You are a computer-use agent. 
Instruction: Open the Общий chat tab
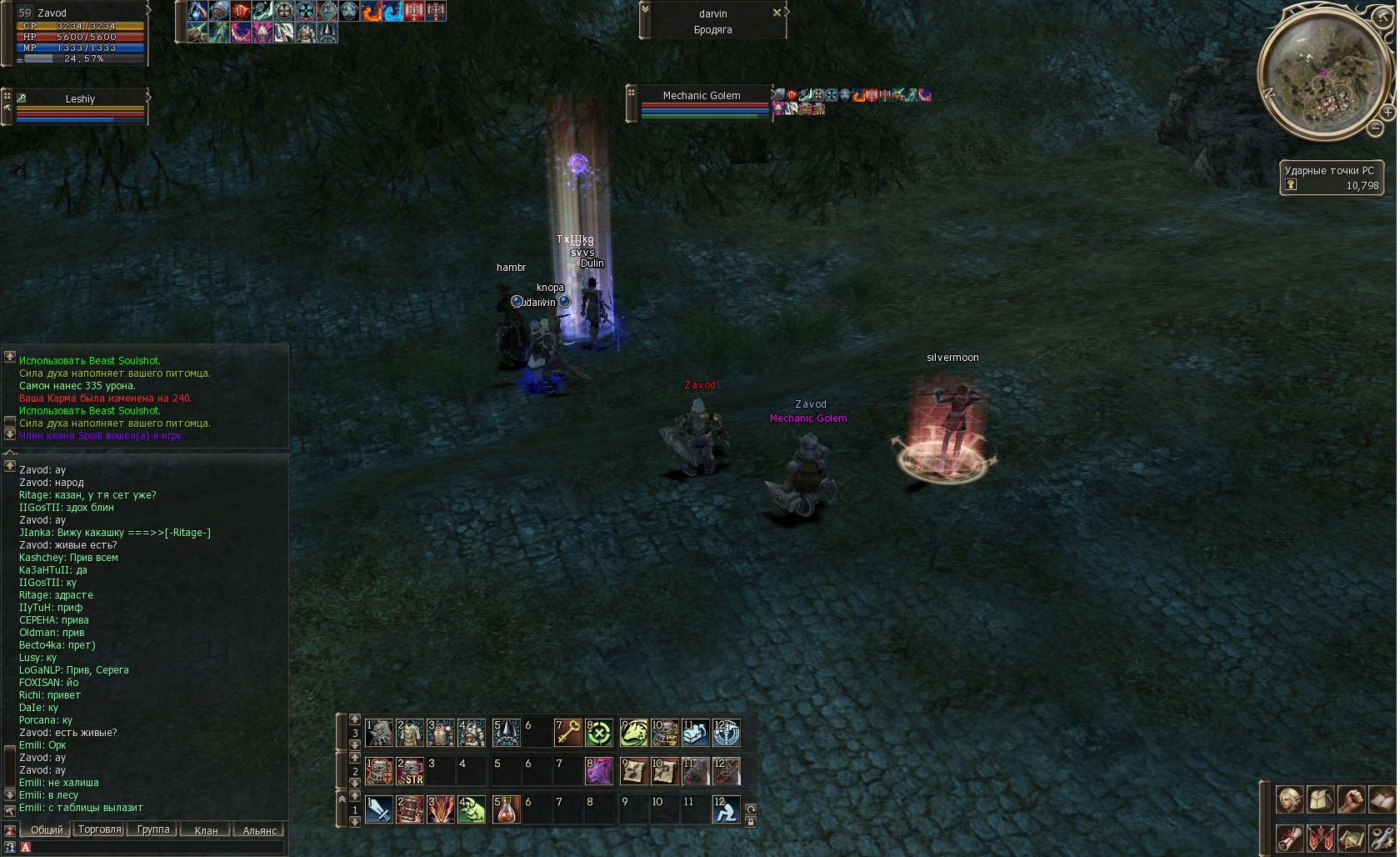(47, 829)
